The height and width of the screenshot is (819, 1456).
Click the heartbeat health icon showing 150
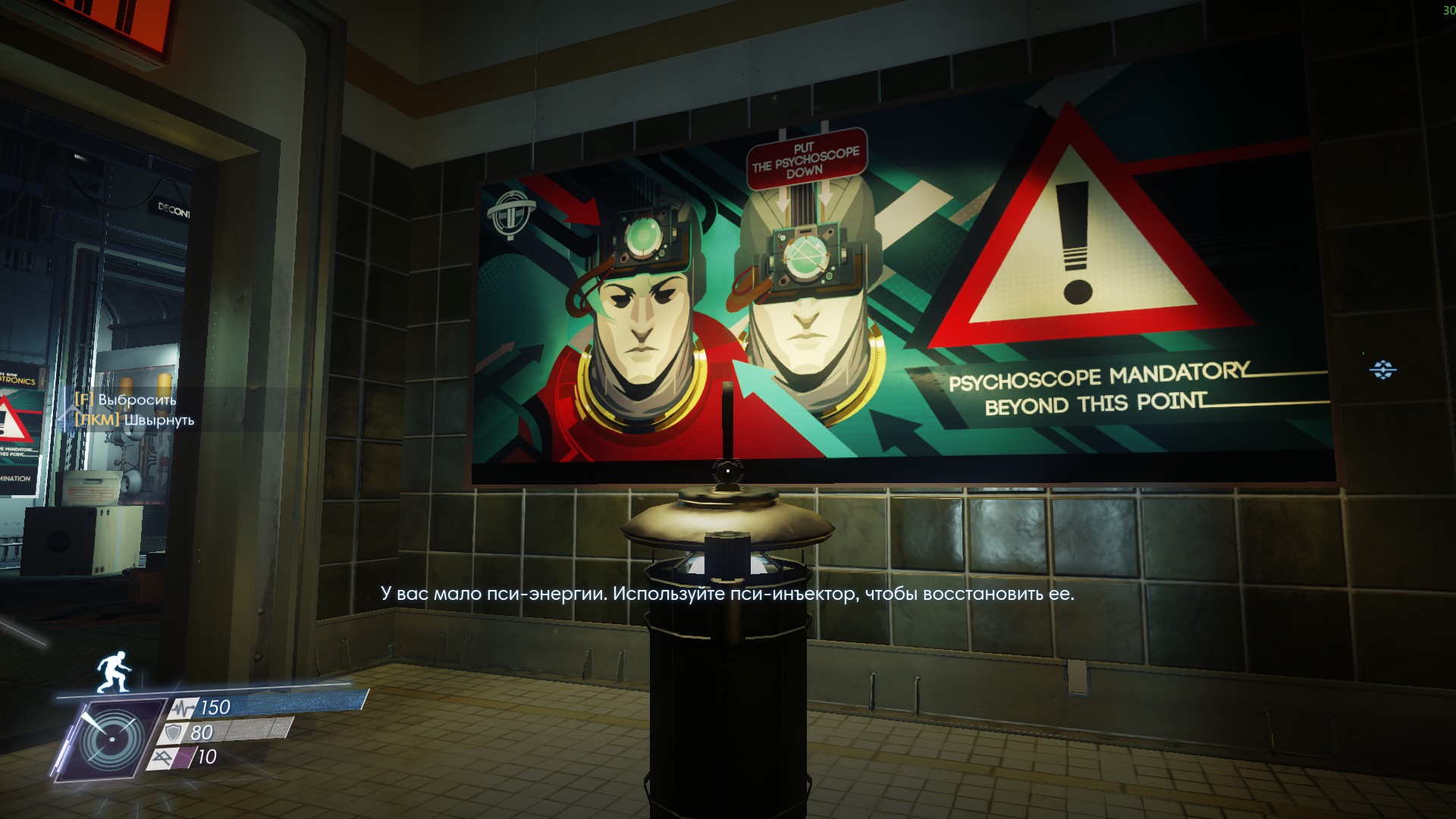coord(184,708)
